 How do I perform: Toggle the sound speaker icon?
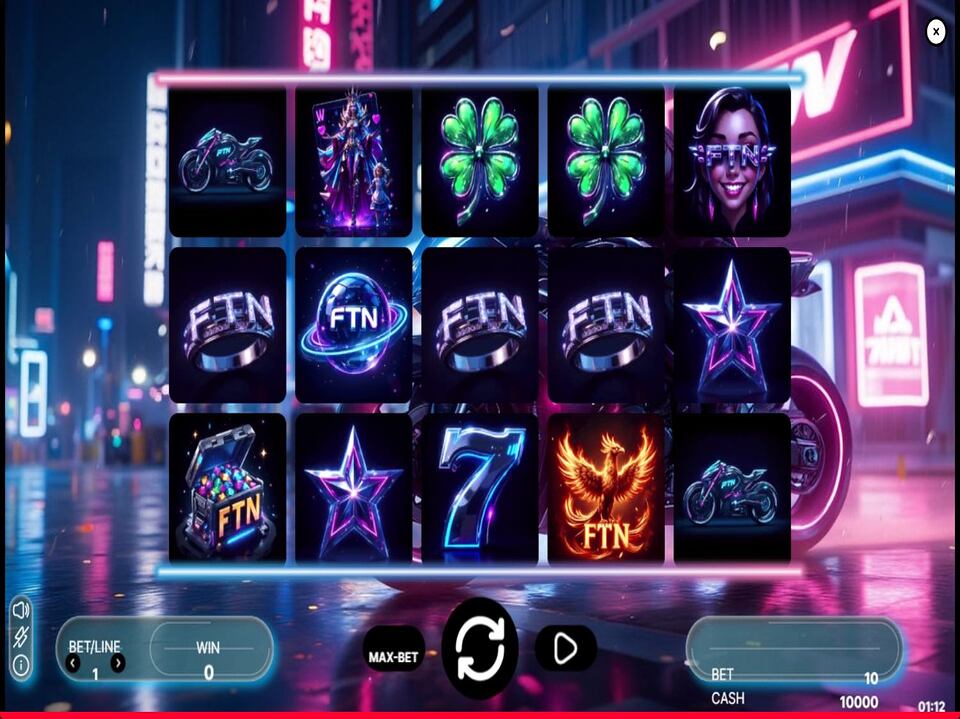(x=21, y=610)
